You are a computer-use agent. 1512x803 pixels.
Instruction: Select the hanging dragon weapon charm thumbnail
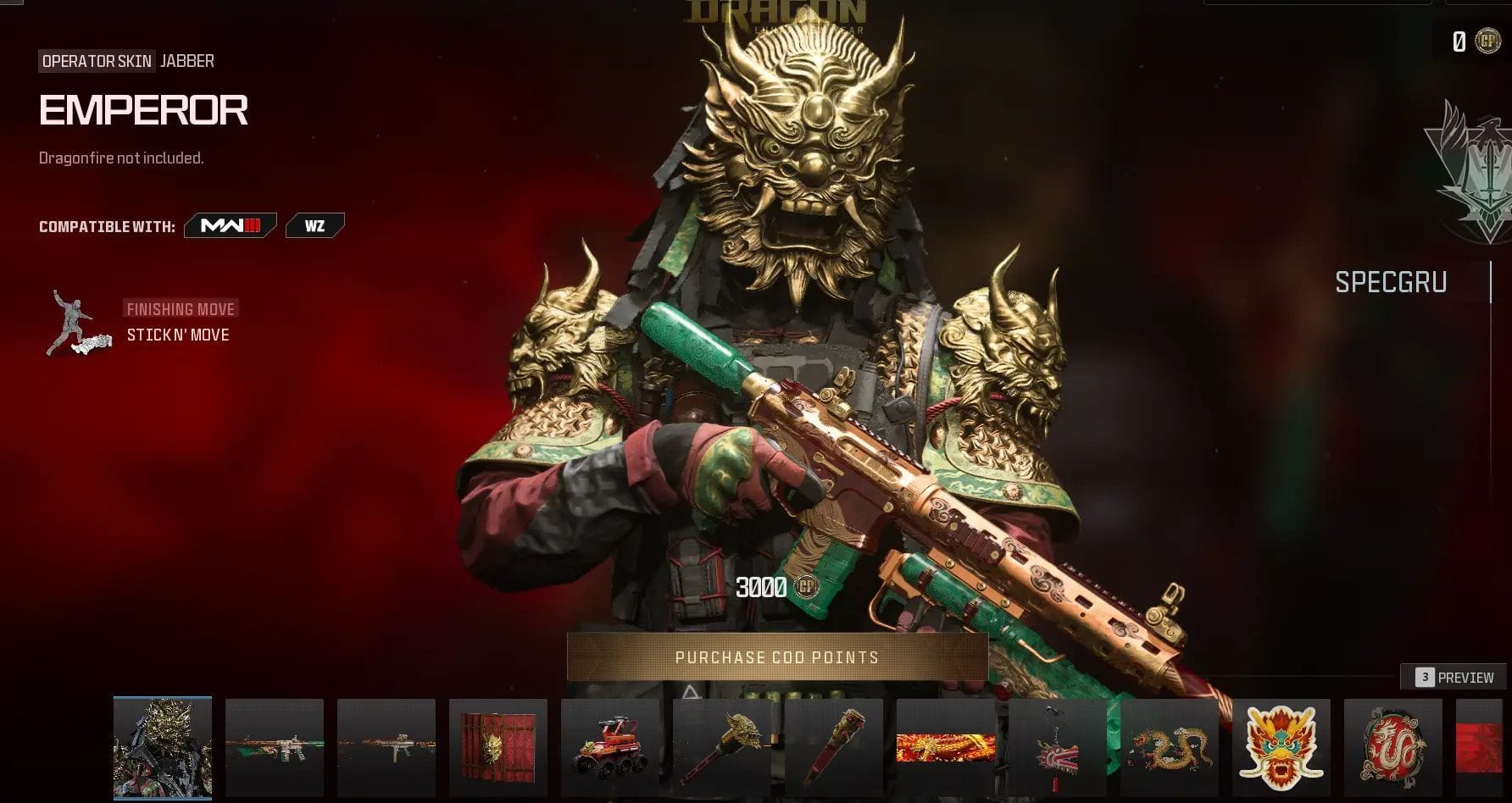(x=1058, y=748)
